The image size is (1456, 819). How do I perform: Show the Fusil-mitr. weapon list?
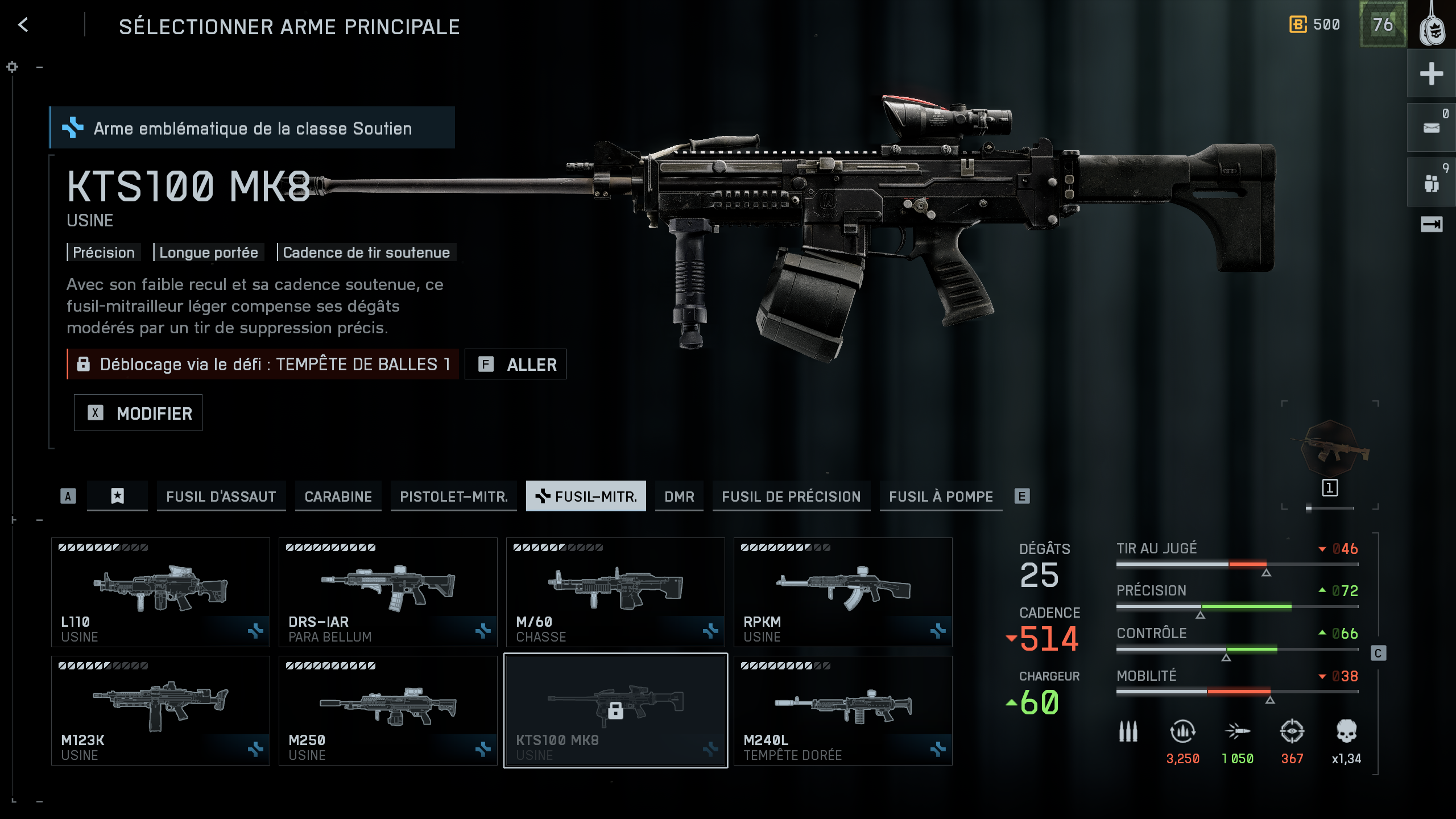[586, 497]
